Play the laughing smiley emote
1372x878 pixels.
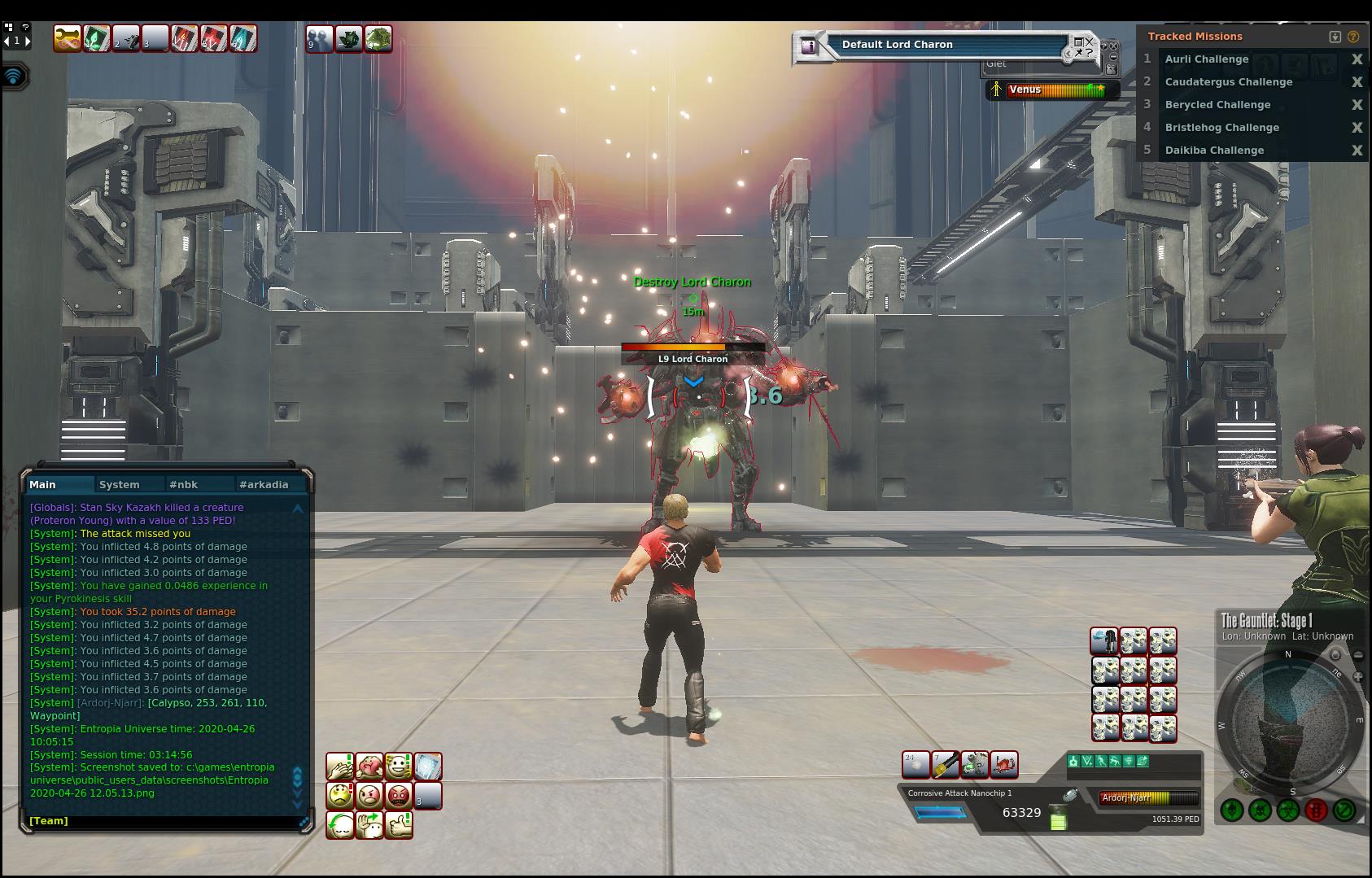(398, 767)
